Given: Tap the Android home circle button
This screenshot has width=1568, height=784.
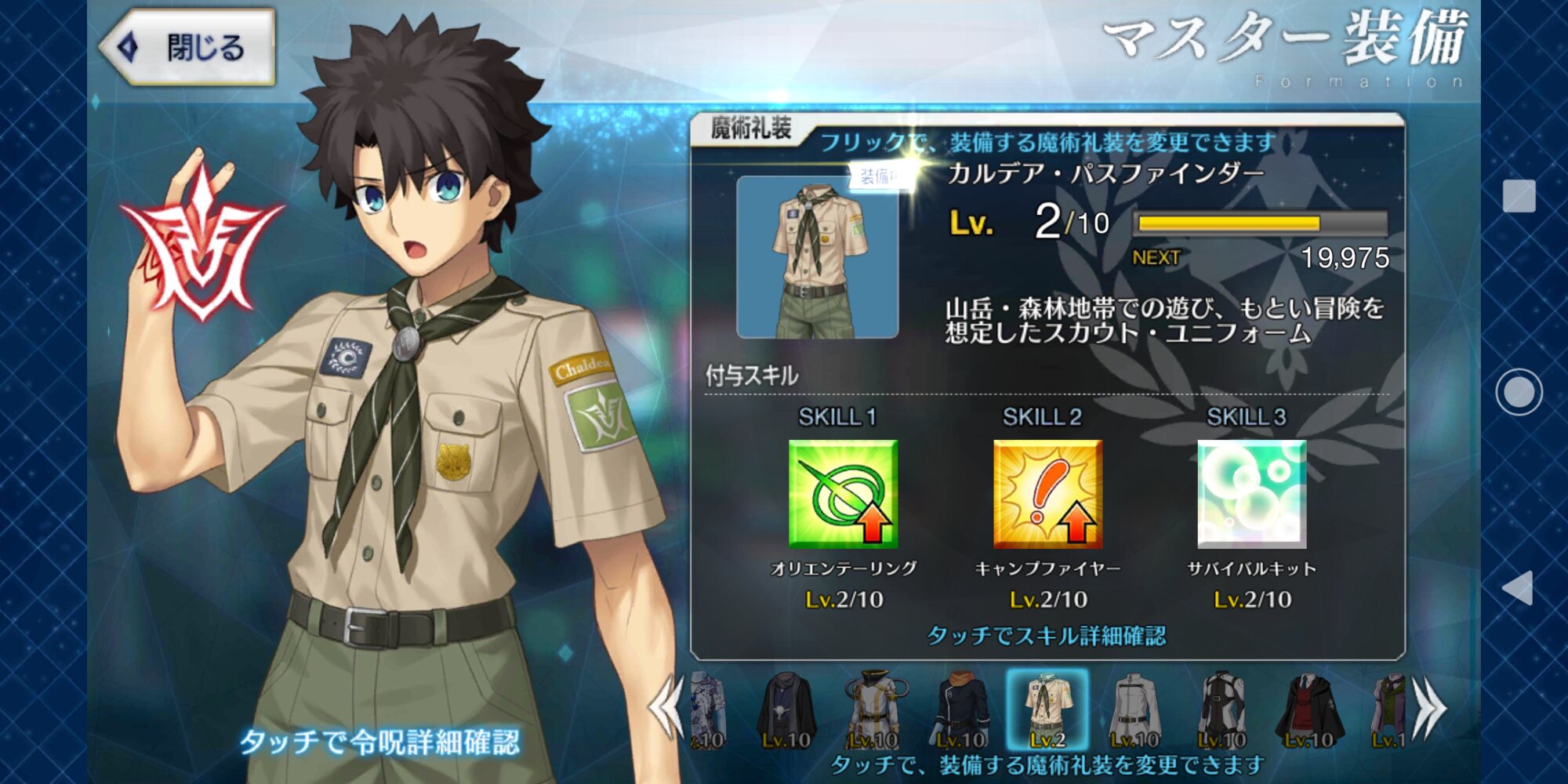Looking at the screenshot, I should (1519, 392).
